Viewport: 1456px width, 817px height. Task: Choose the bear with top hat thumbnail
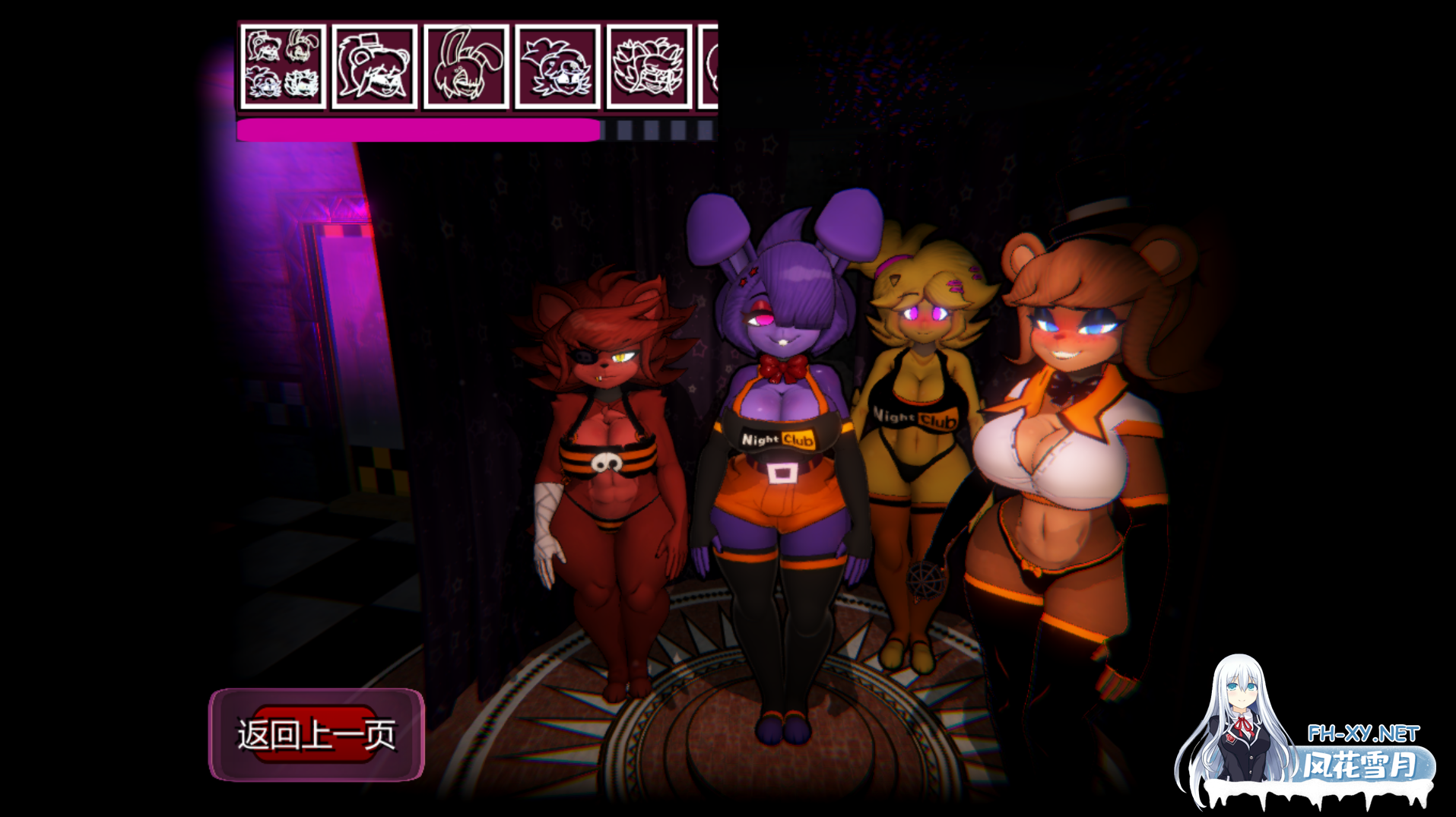click(375, 67)
